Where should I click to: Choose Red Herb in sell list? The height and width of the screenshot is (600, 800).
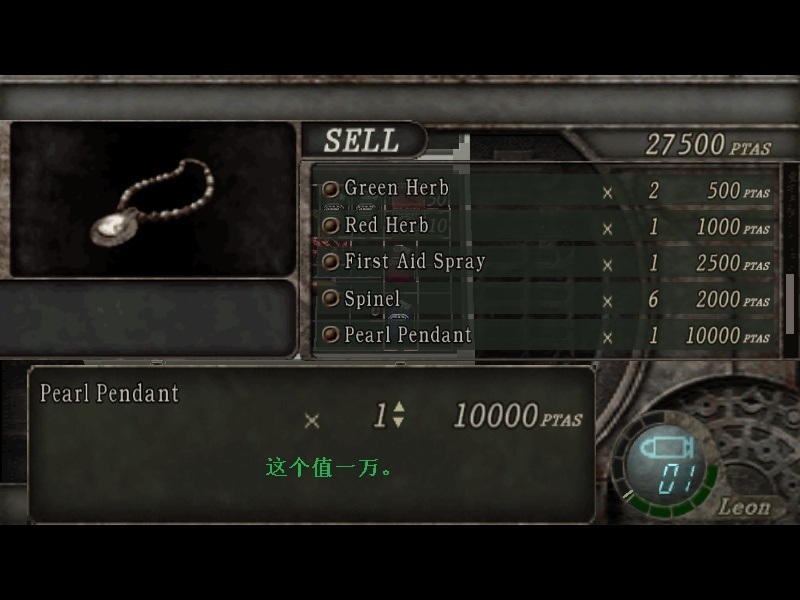[387, 226]
